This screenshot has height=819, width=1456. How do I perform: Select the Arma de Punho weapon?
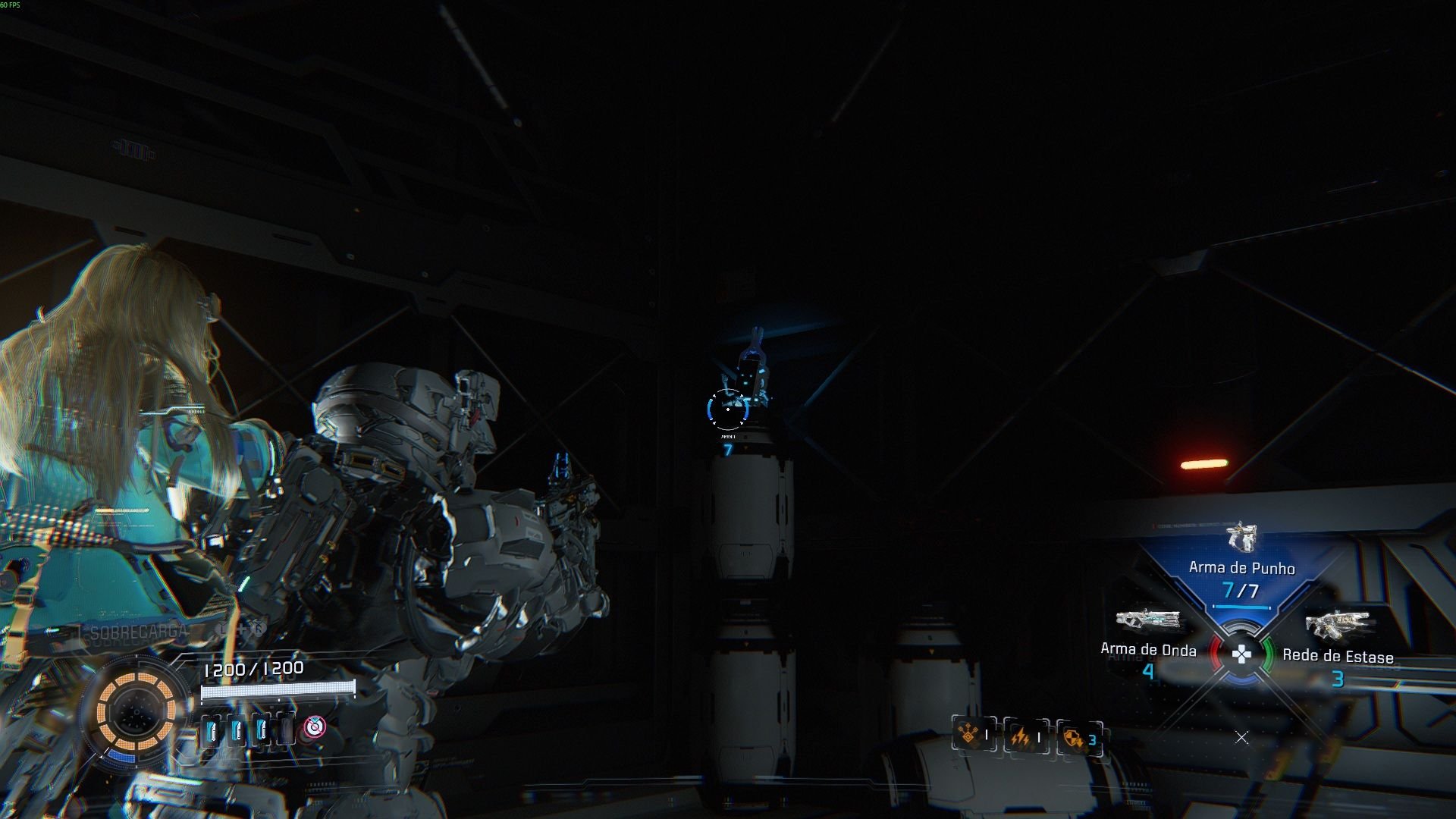coord(1241,567)
